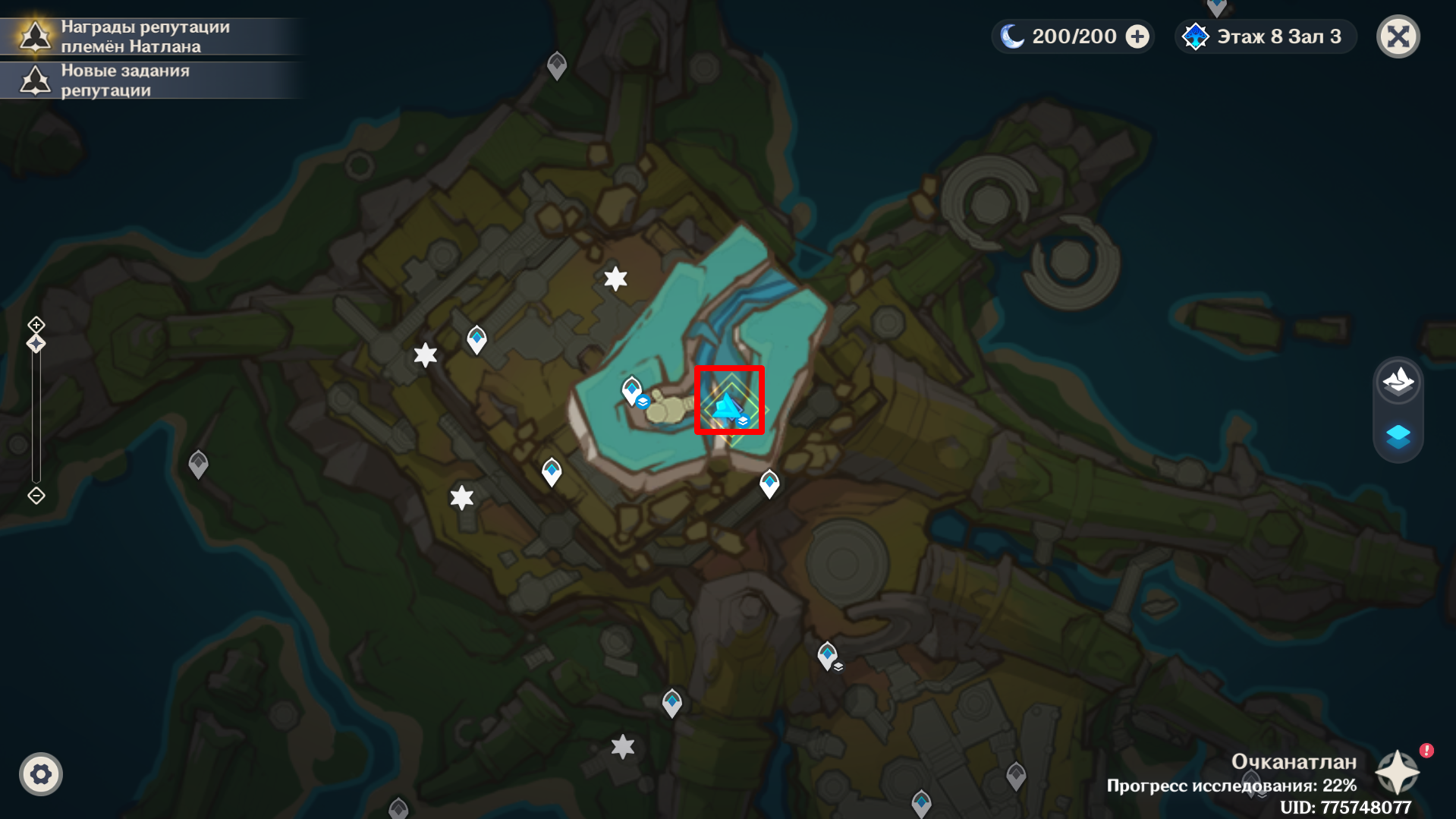Click the map zoom slider handle
This screenshot has width=1456, height=819.
[36, 344]
